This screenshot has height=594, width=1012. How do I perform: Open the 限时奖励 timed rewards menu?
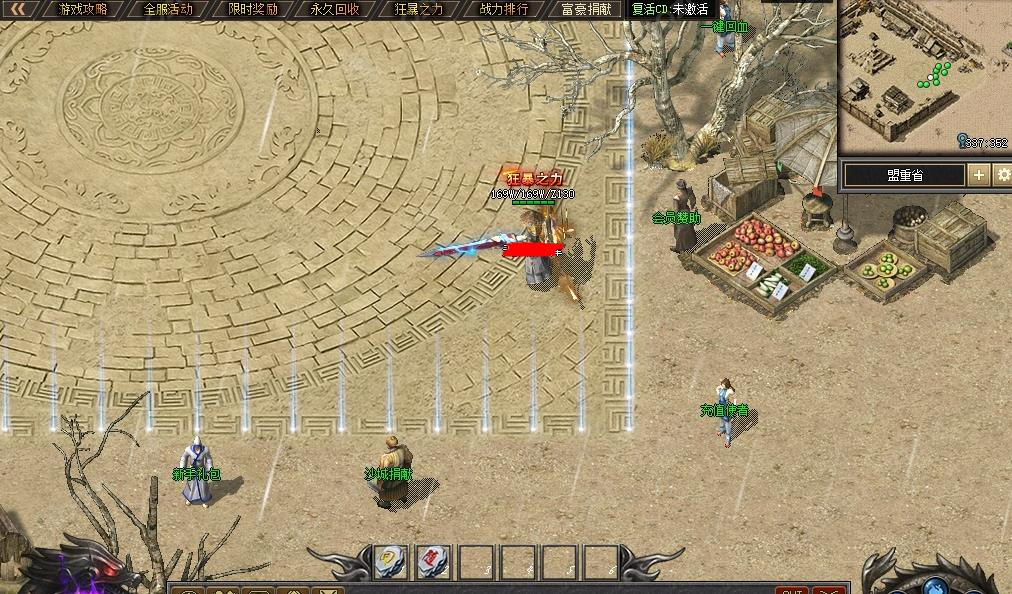(252, 9)
